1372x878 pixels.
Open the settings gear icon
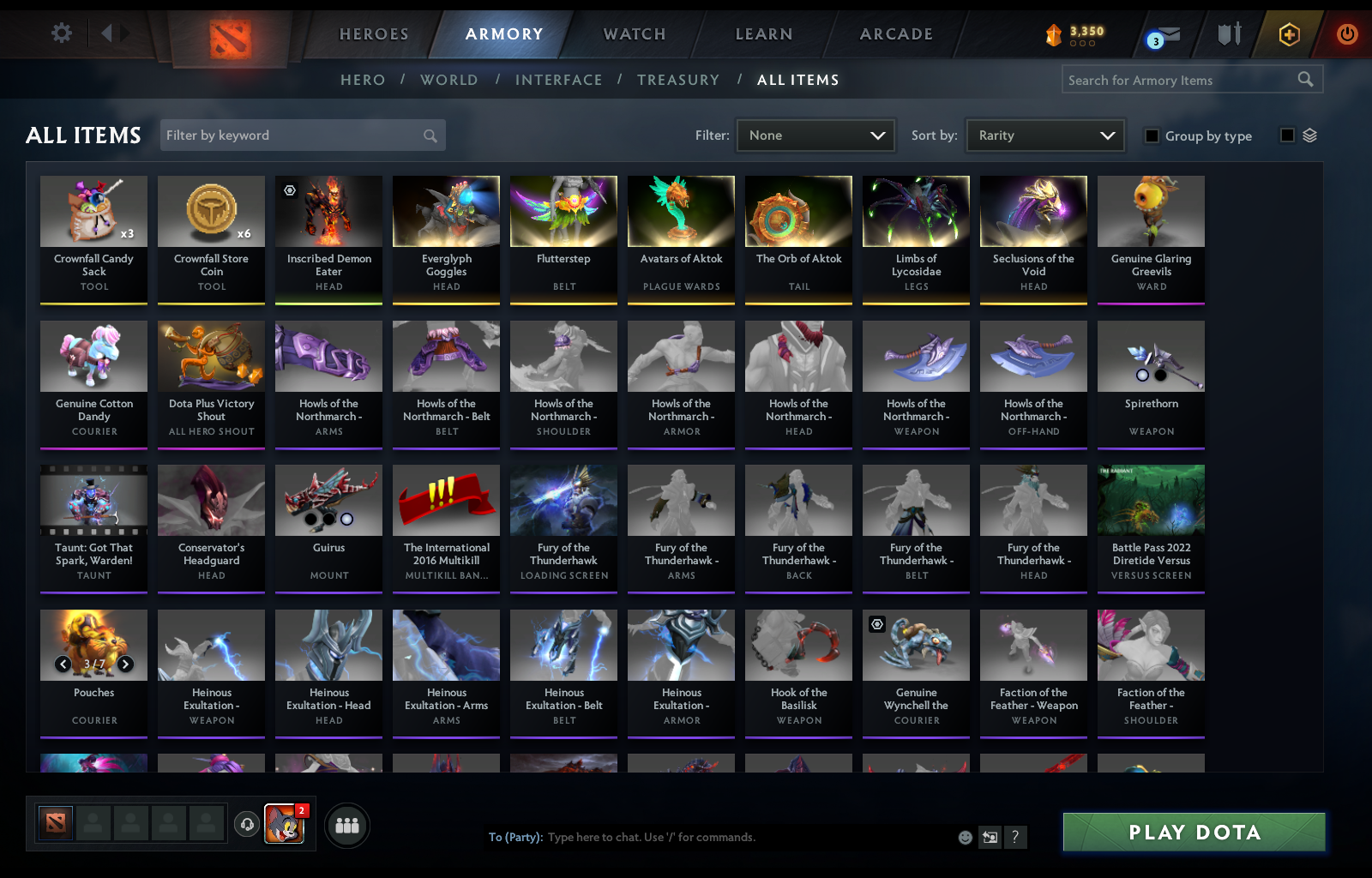(x=59, y=31)
